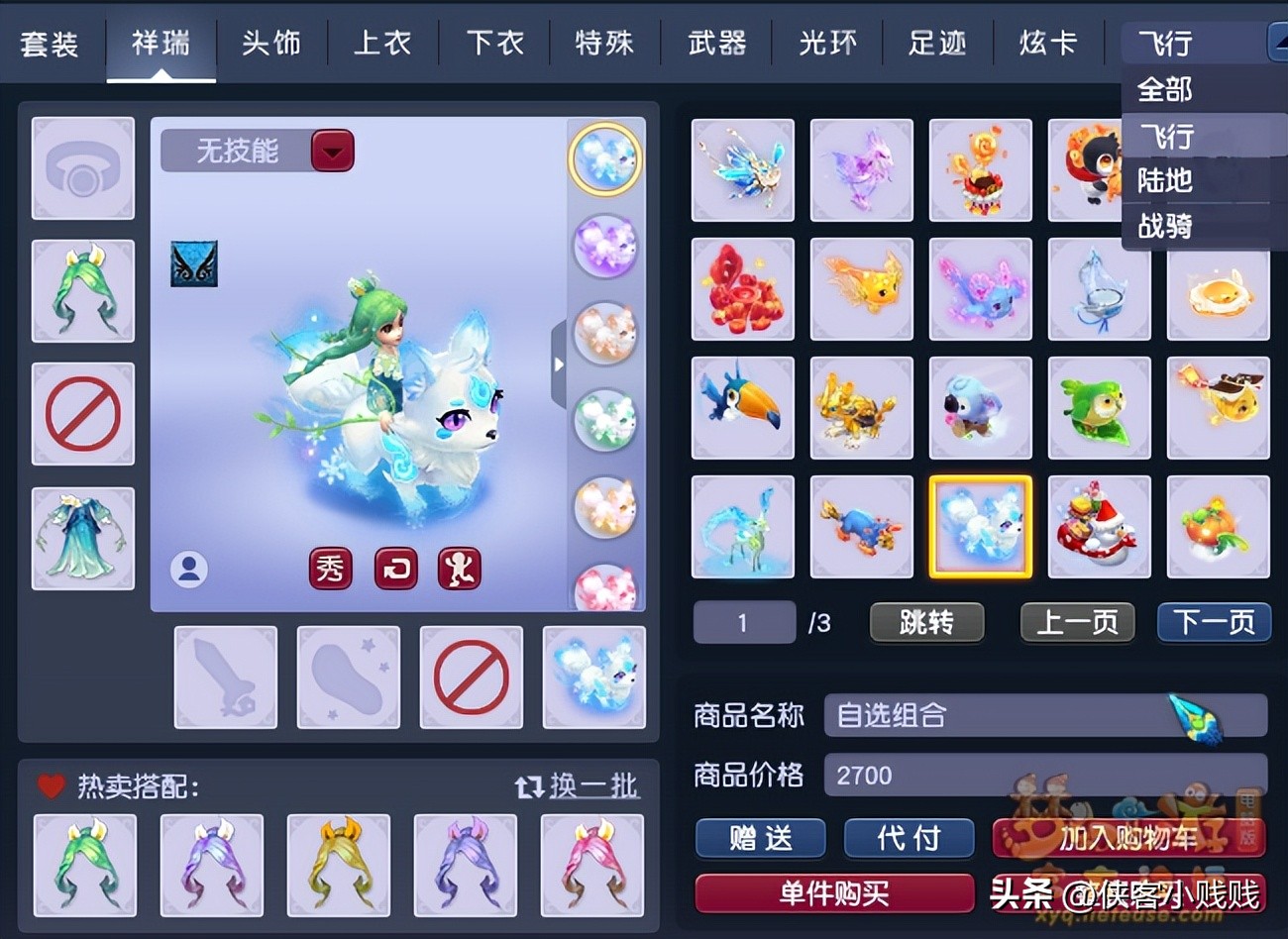Open the 无技能 skill dropdown
The height and width of the screenshot is (939, 1288).
256,151
